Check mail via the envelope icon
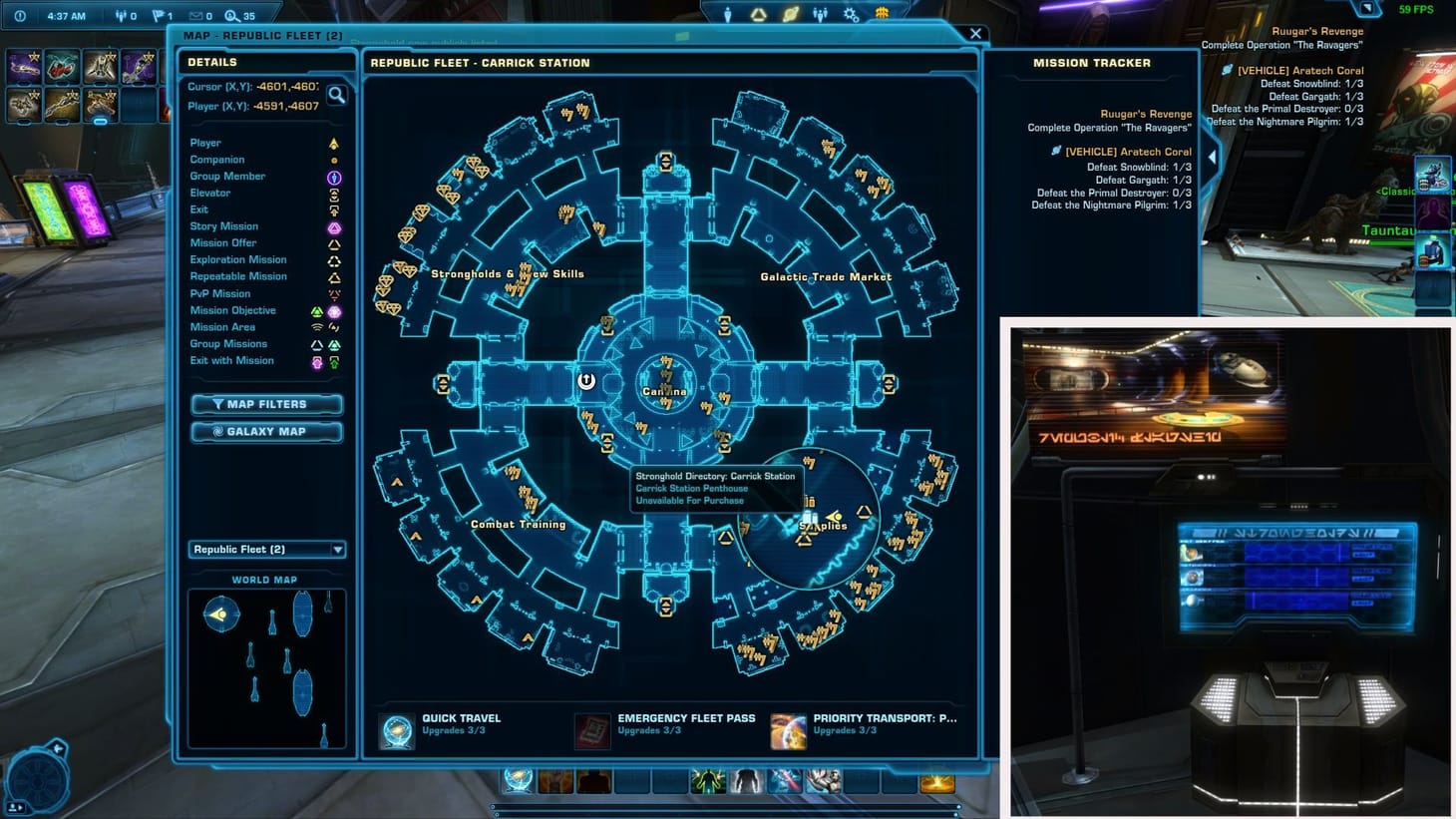 (x=195, y=15)
